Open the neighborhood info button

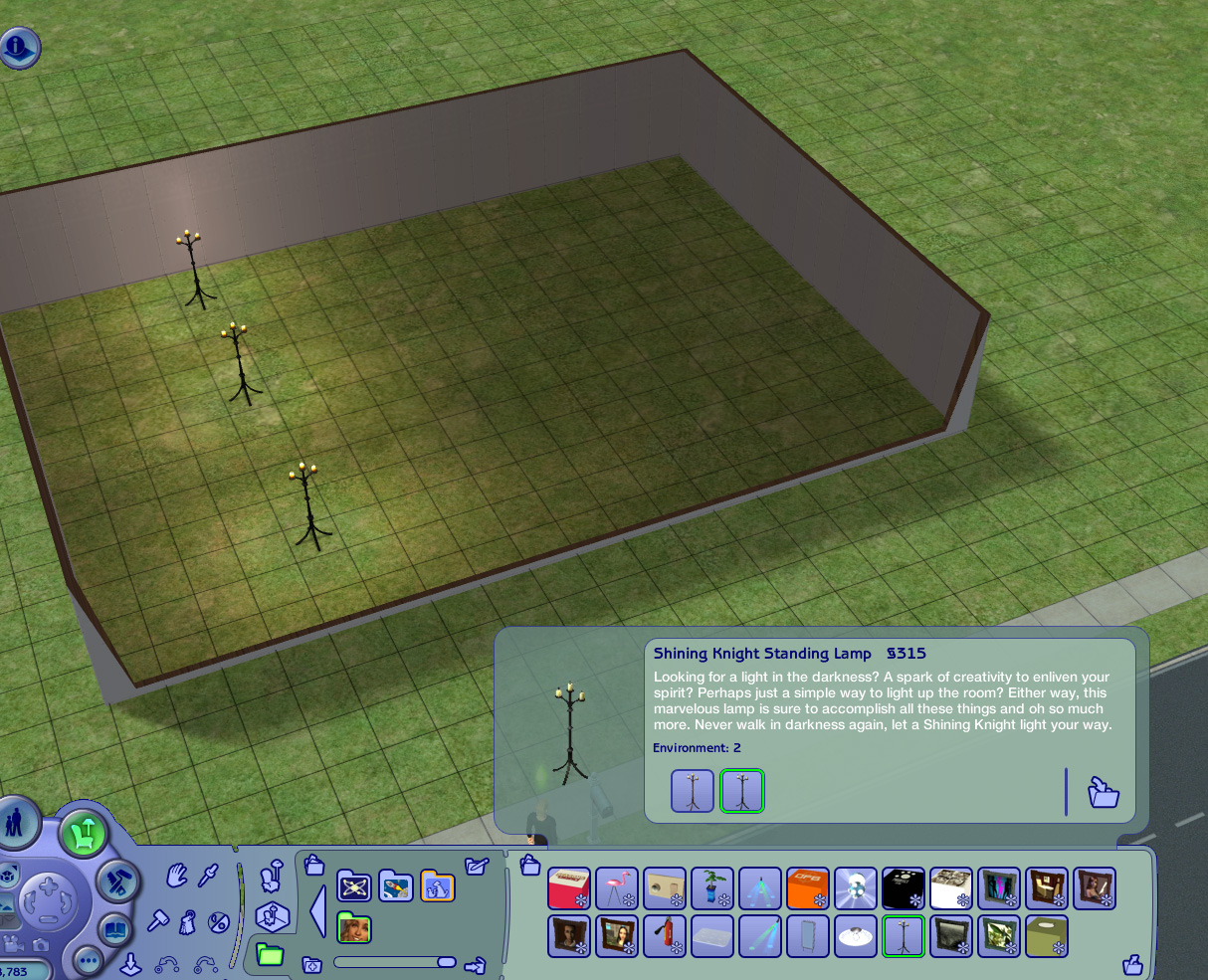[19, 46]
